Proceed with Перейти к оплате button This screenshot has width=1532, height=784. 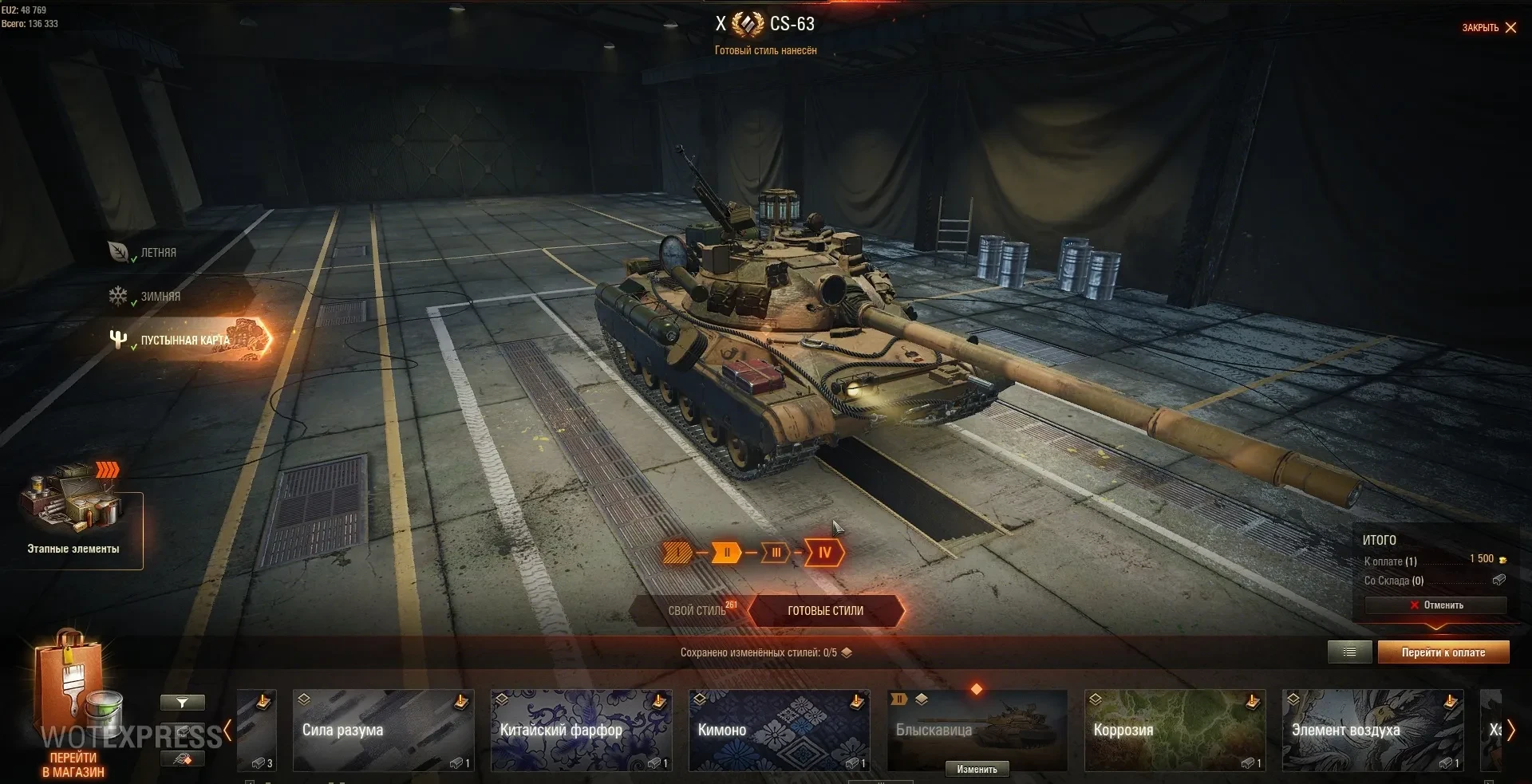pos(1443,652)
